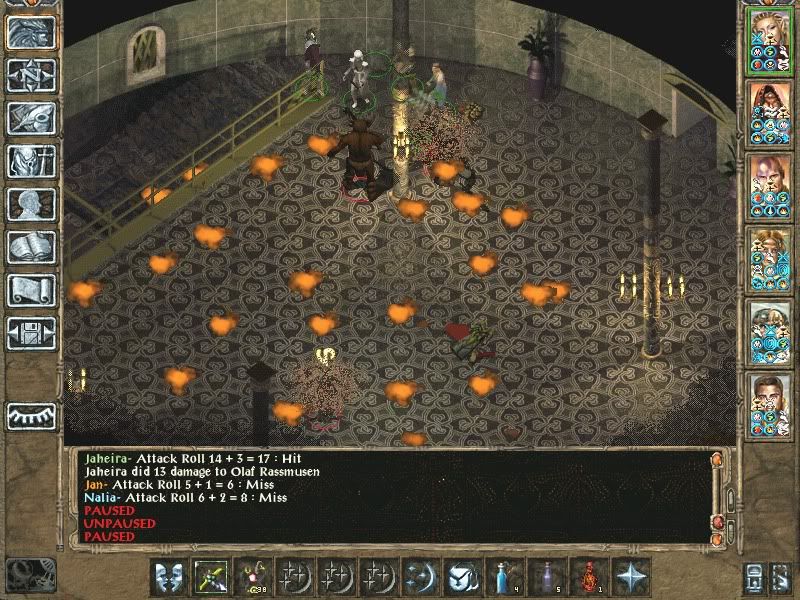The image size is (800, 600).
Task: Open the mage spellbook
Action: (x=32, y=247)
